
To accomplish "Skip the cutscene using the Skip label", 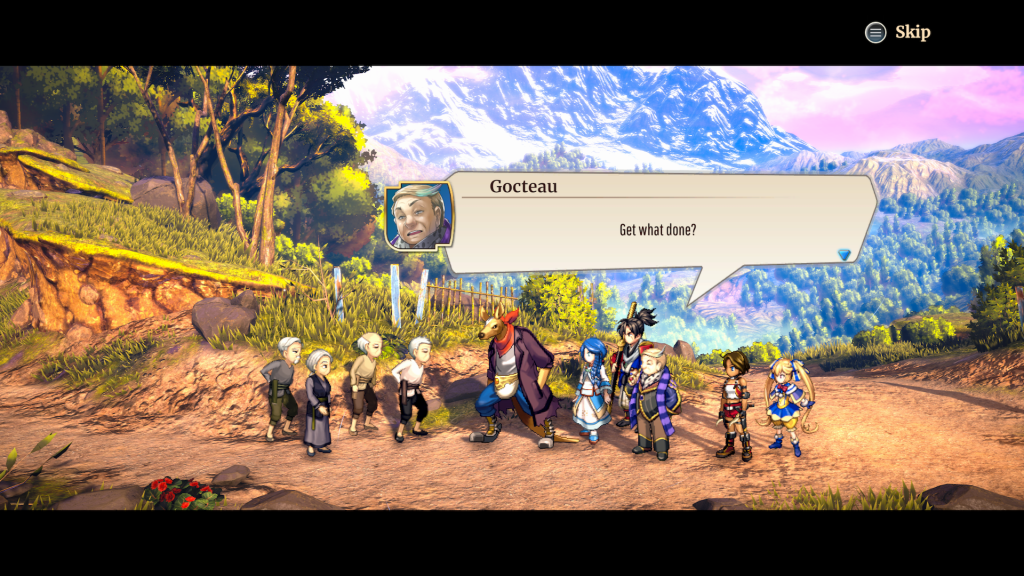I will click(911, 32).
